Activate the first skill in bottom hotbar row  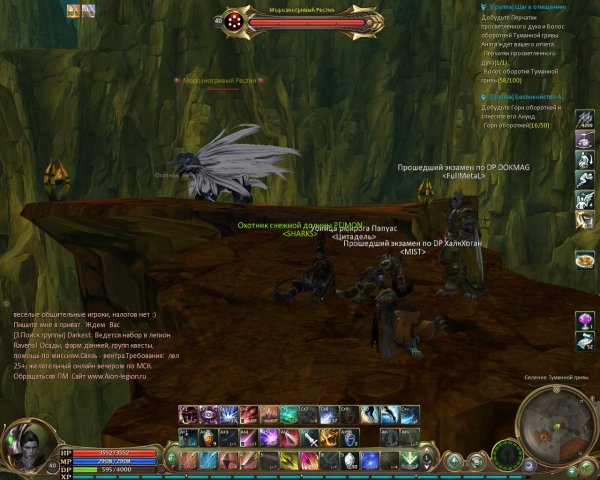[187, 460]
